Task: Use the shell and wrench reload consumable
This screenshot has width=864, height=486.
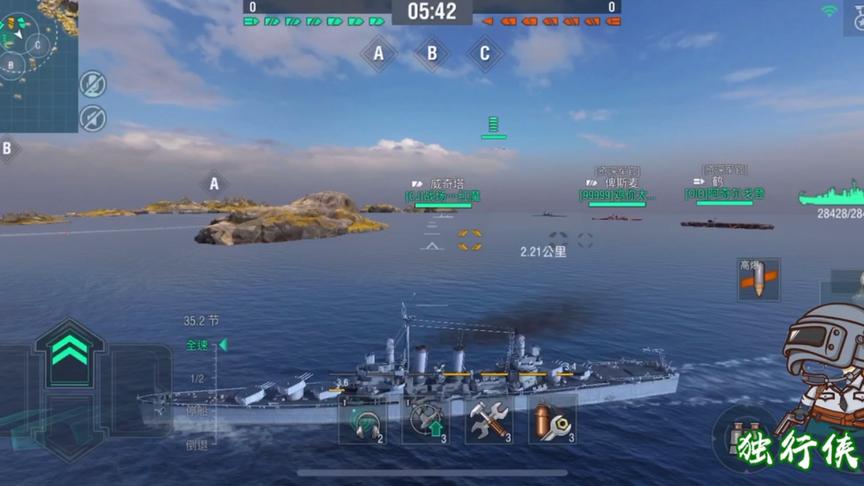Action: (552, 423)
